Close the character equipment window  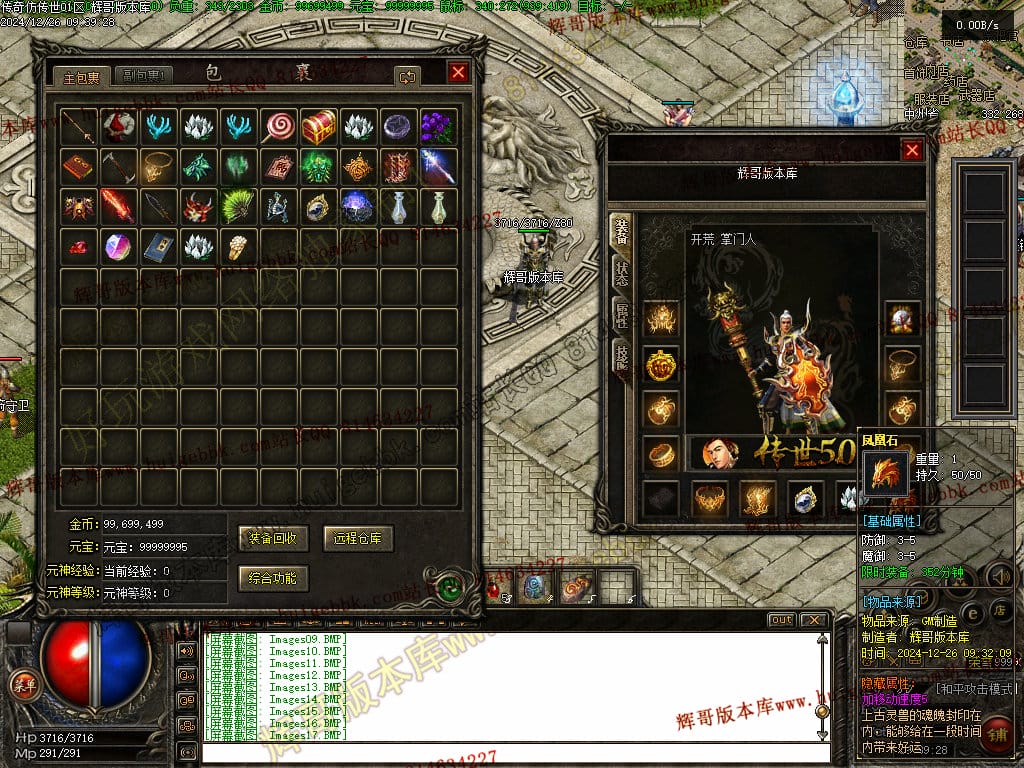912,150
